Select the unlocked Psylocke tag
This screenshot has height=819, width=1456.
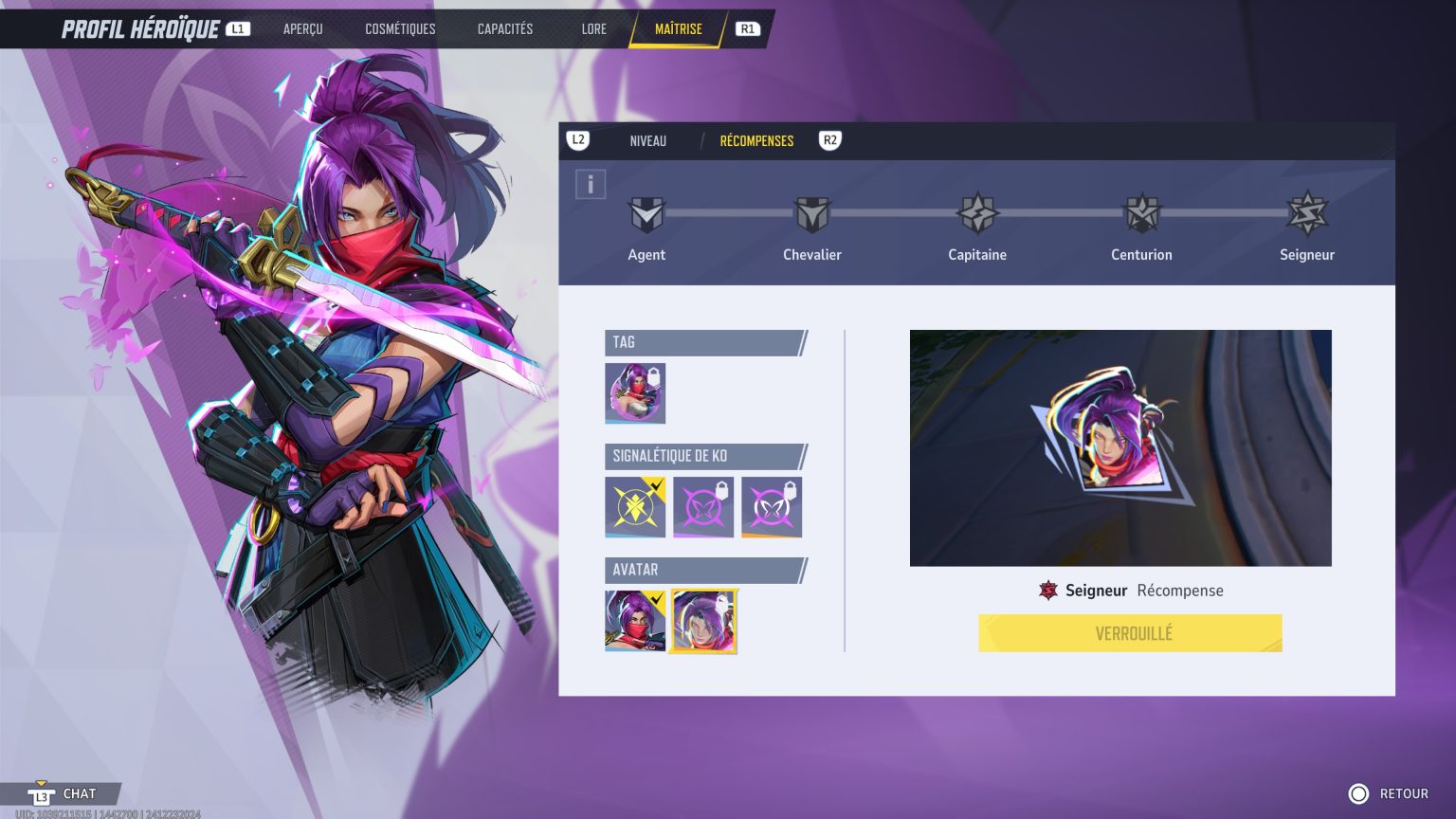pos(635,392)
